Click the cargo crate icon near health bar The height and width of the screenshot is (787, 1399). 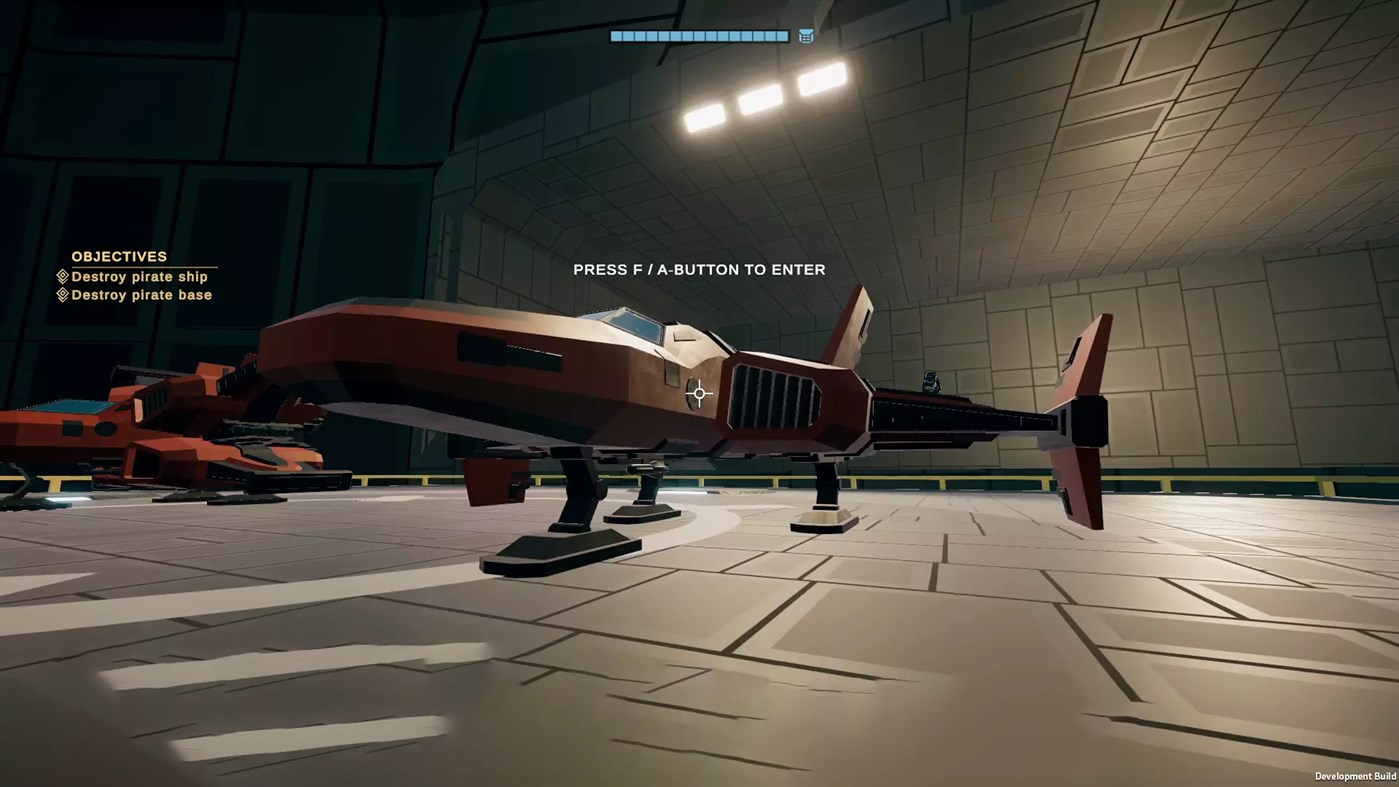coord(805,35)
